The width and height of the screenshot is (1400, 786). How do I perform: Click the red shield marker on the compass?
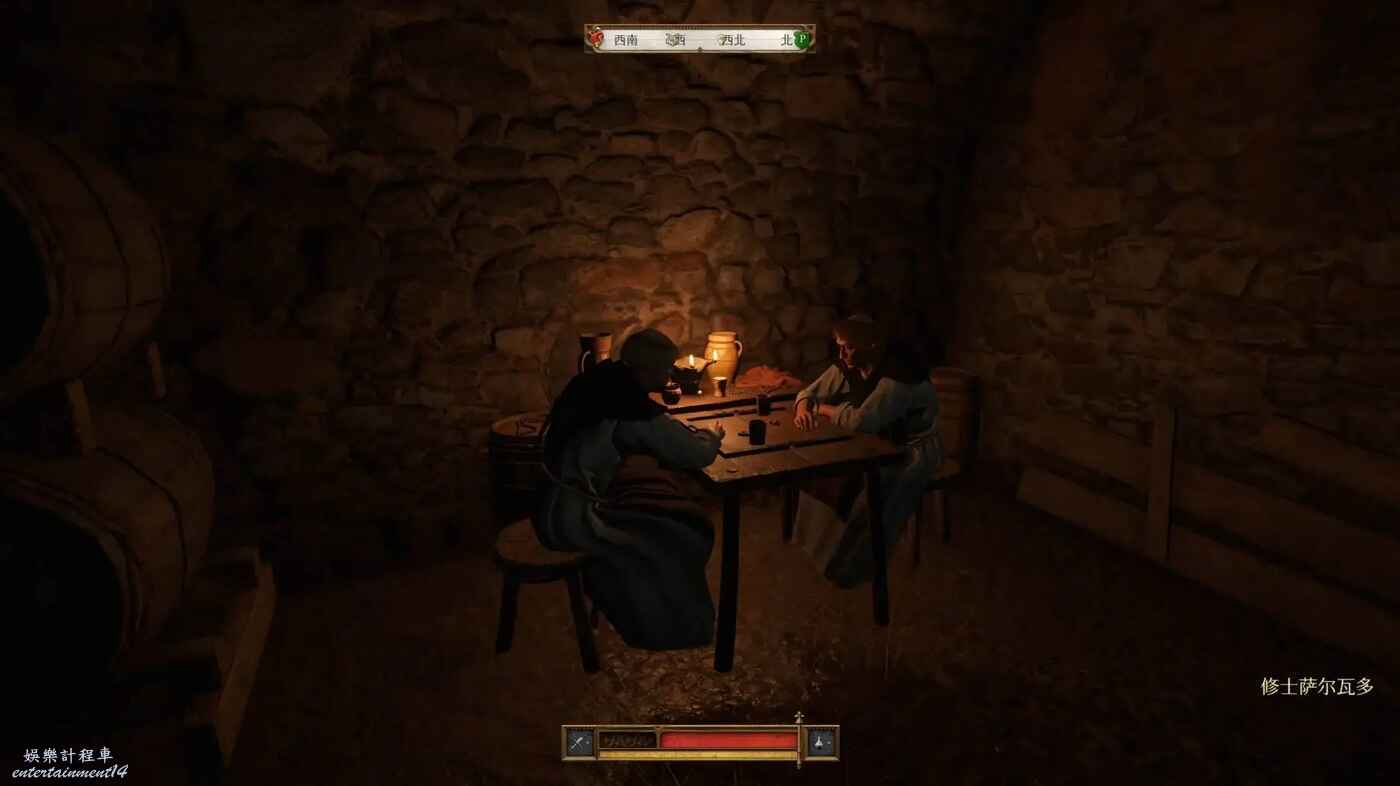pos(596,39)
